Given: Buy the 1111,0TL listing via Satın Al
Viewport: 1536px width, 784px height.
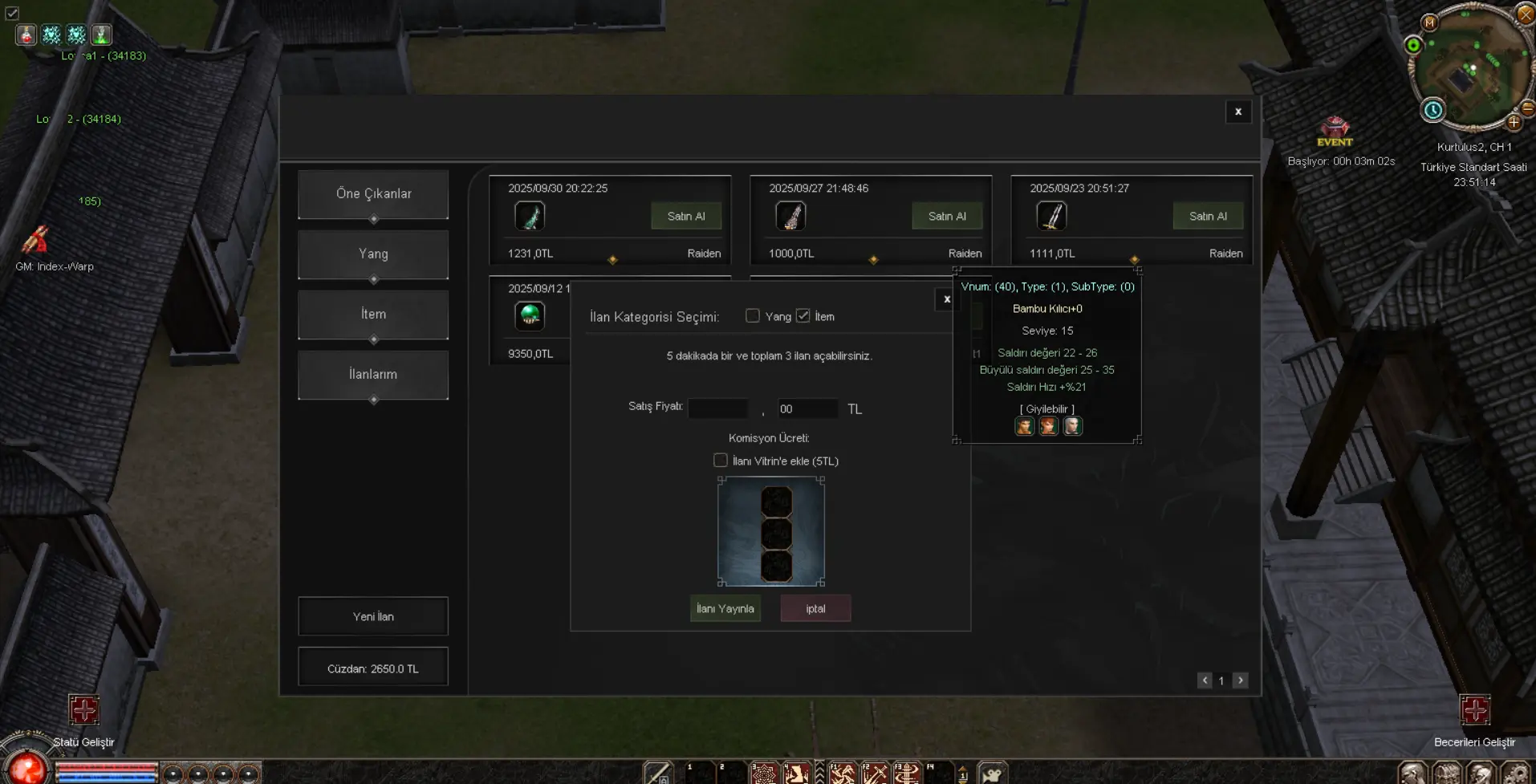Looking at the screenshot, I should pyautogui.click(x=1208, y=217).
